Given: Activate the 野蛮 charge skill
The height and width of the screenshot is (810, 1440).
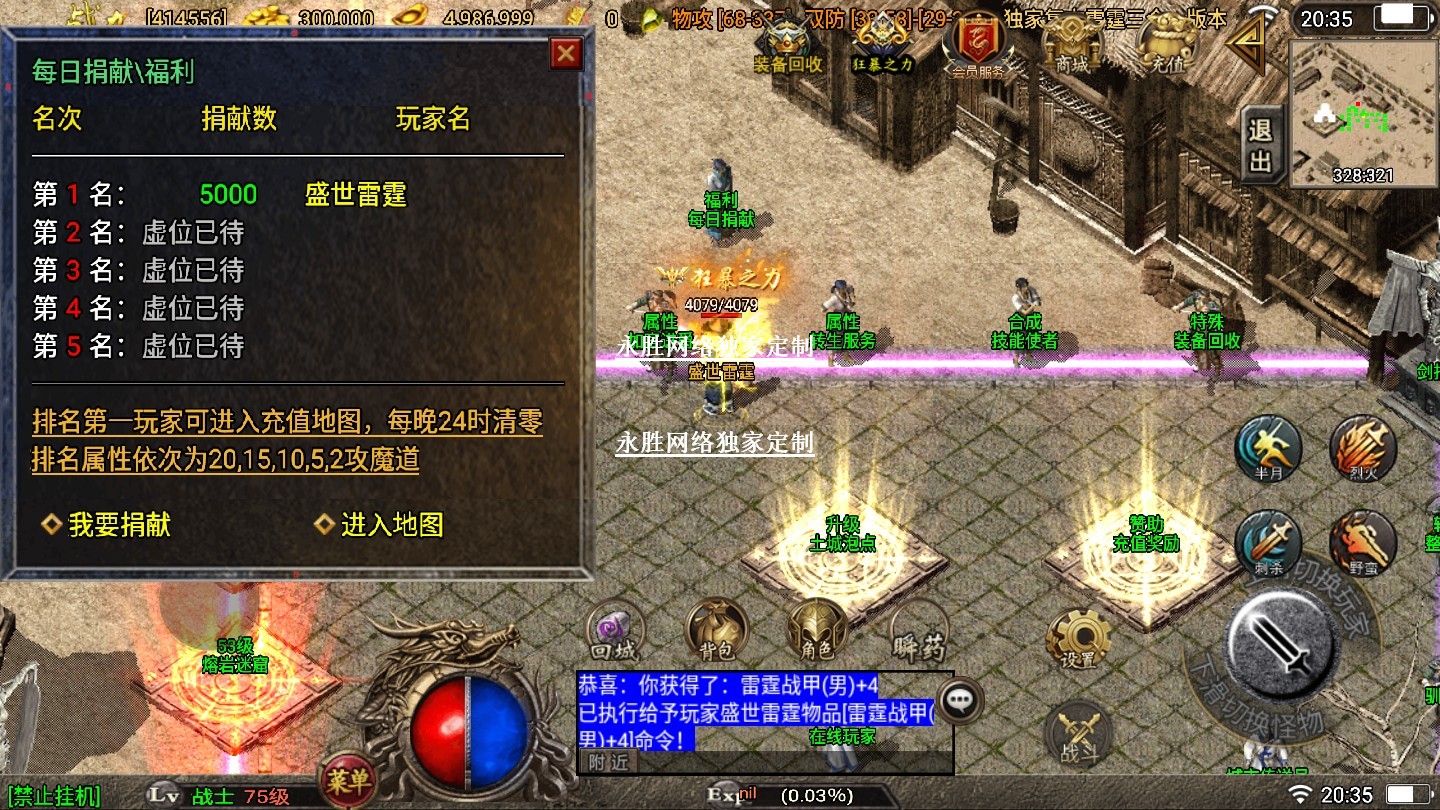Looking at the screenshot, I should (1362, 544).
